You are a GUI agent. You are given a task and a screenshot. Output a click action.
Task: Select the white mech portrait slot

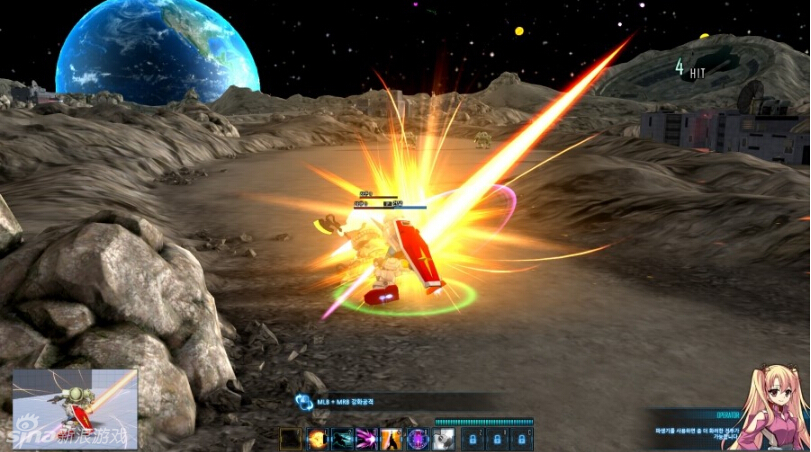pos(443,438)
